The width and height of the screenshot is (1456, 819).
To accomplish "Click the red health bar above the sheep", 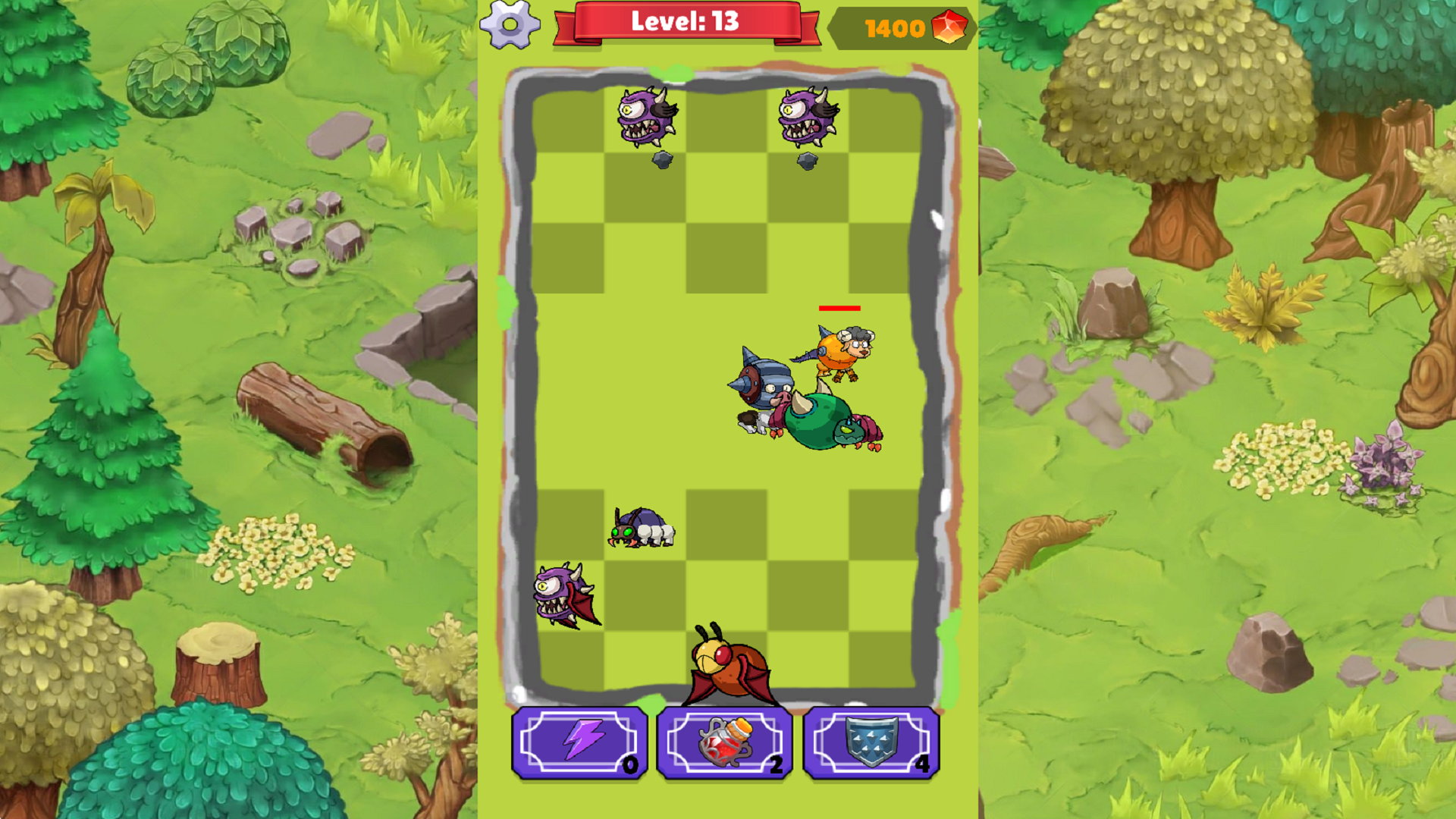I will (839, 309).
